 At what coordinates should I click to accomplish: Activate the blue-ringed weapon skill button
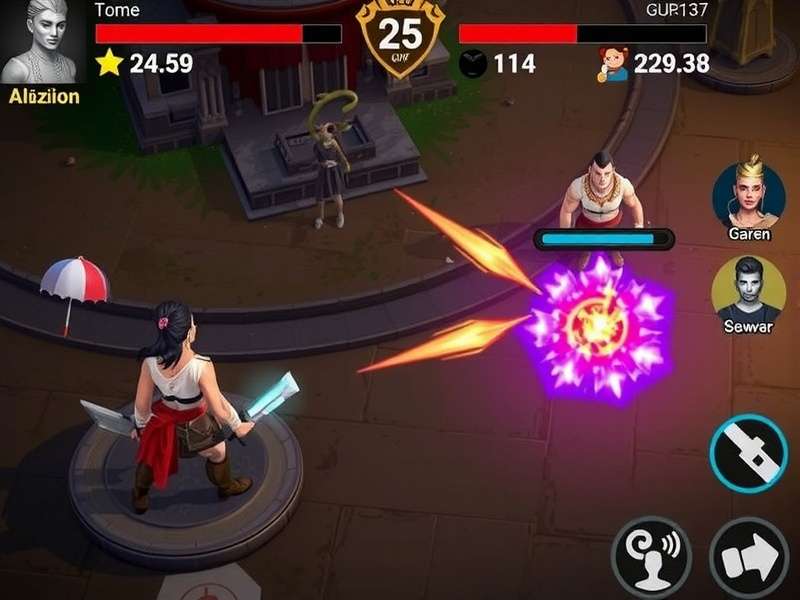749,453
